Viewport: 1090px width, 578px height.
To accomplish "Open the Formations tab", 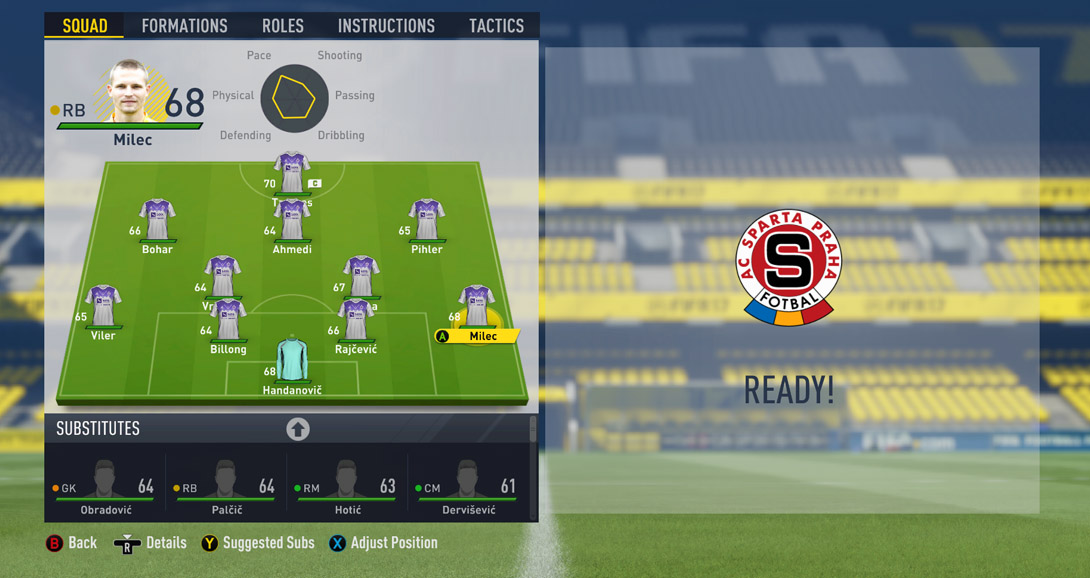I will pos(184,26).
